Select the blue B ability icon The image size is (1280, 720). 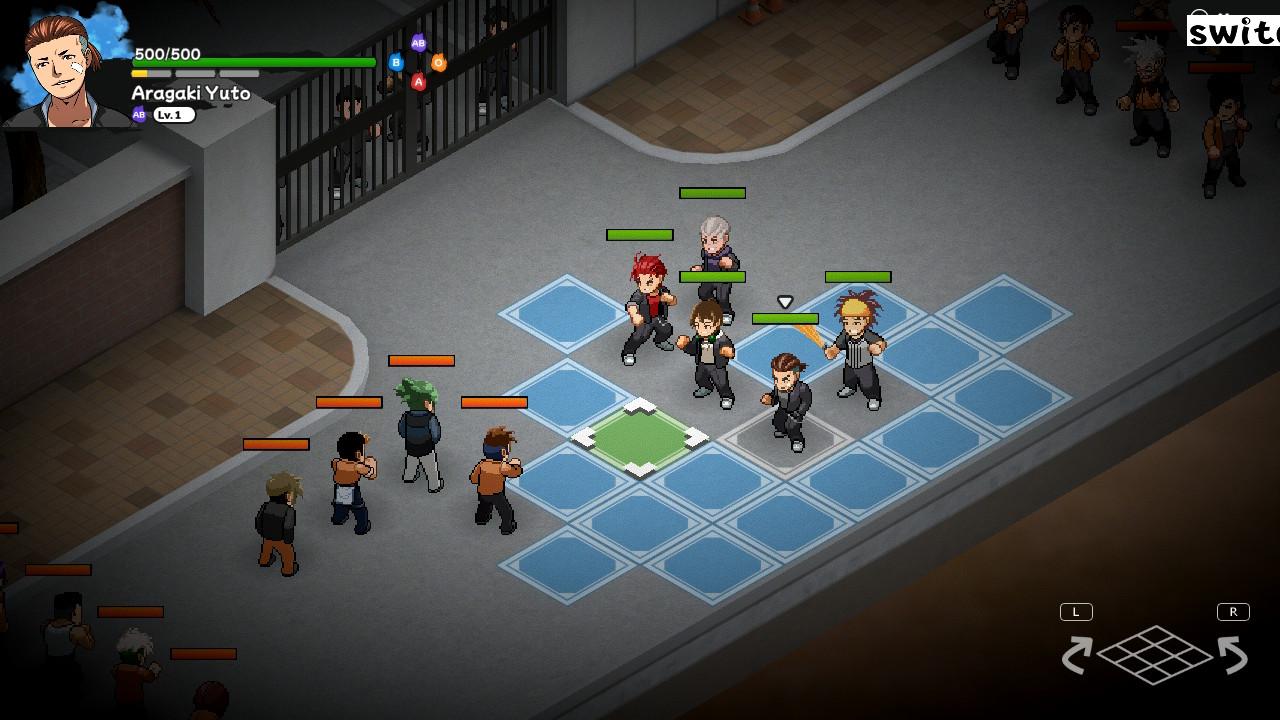point(397,62)
